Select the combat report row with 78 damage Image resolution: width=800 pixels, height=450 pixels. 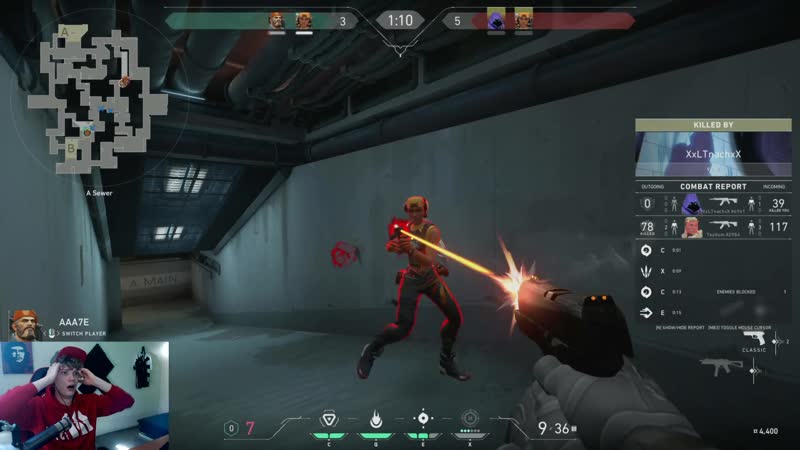(x=713, y=228)
